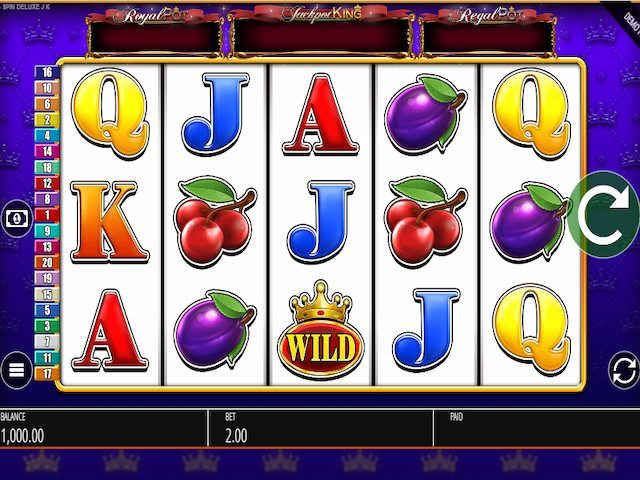The image size is (640, 480).
Task: Select payline number 16 marker
Action: 47,73
